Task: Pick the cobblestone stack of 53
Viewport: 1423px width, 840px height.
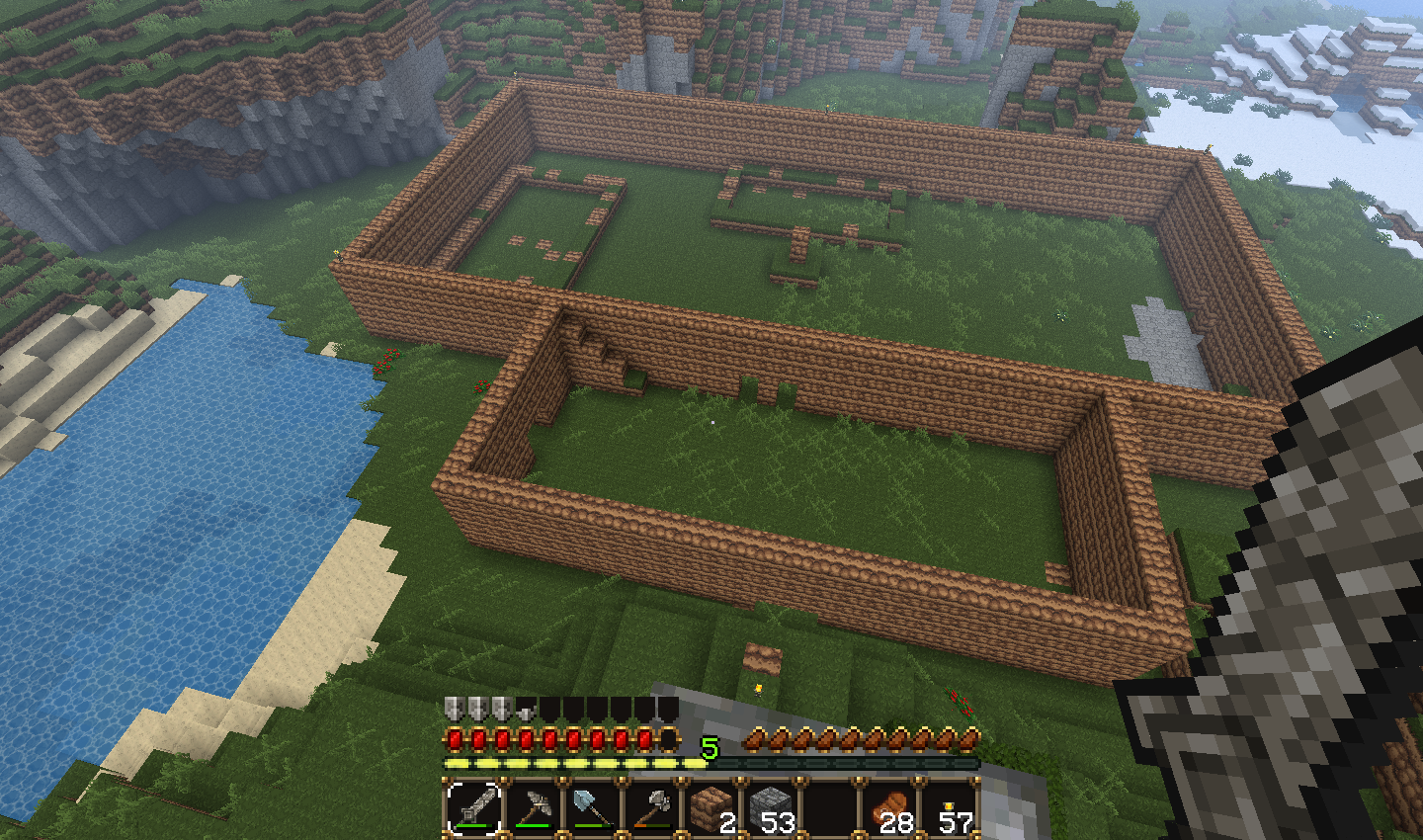Action: pyautogui.click(x=771, y=807)
